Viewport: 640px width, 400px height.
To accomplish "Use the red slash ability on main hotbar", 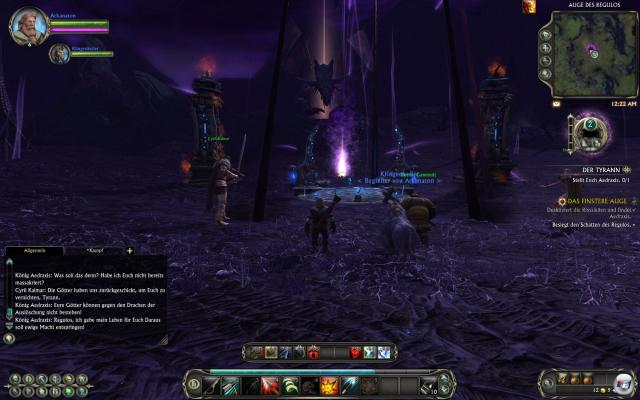I will pos(270,385).
